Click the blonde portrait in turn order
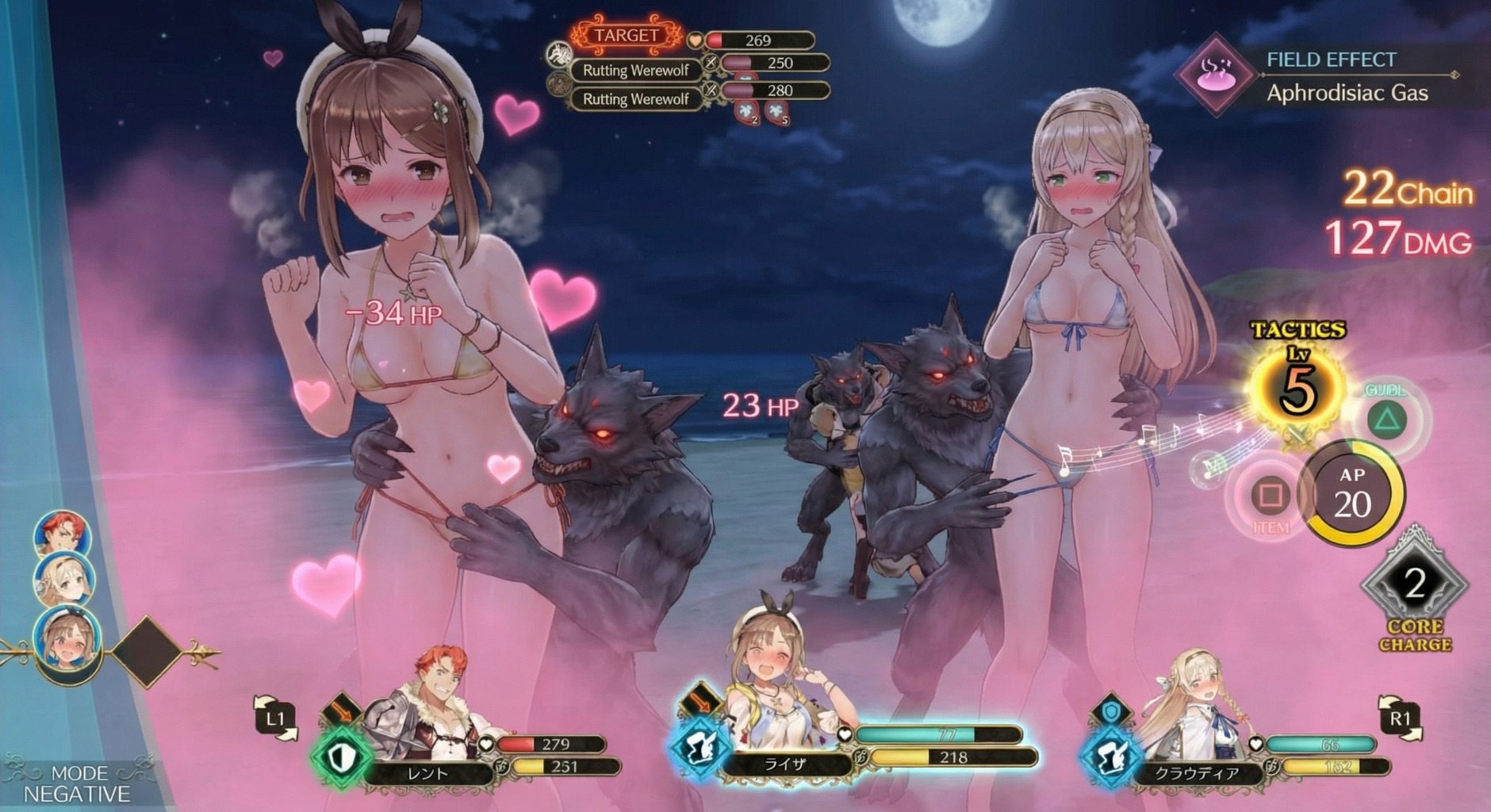The image size is (1491, 812). click(63, 579)
